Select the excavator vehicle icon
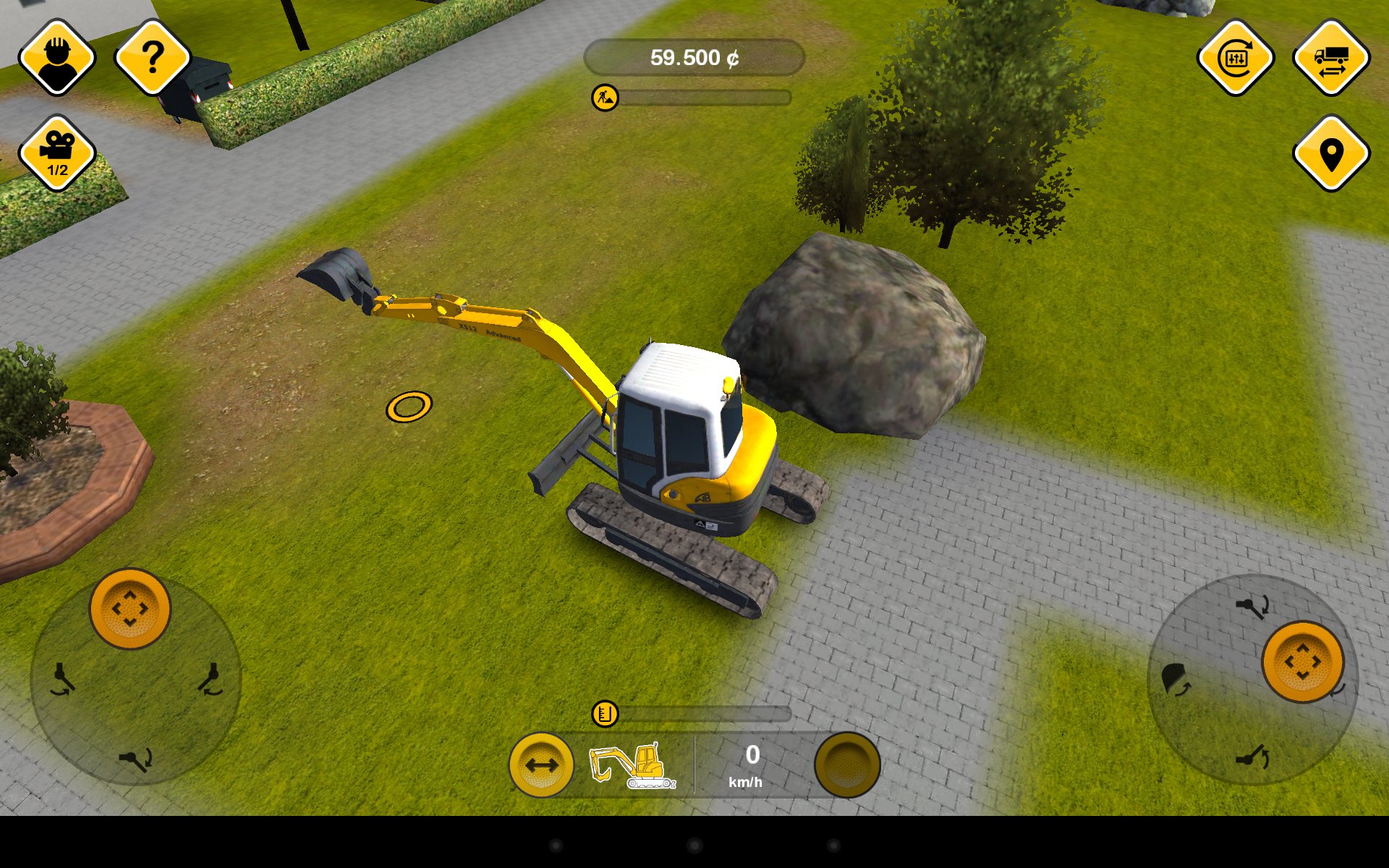 pyautogui.click(x=633, y=765)
